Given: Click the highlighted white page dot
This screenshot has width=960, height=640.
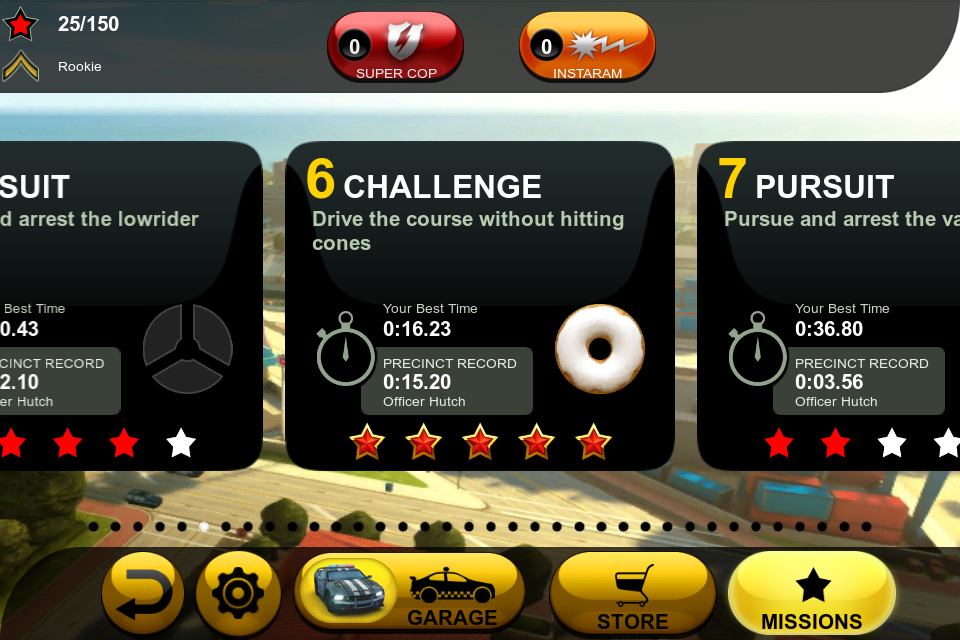Looking at the screenshot, I should (x=204, y=526).
